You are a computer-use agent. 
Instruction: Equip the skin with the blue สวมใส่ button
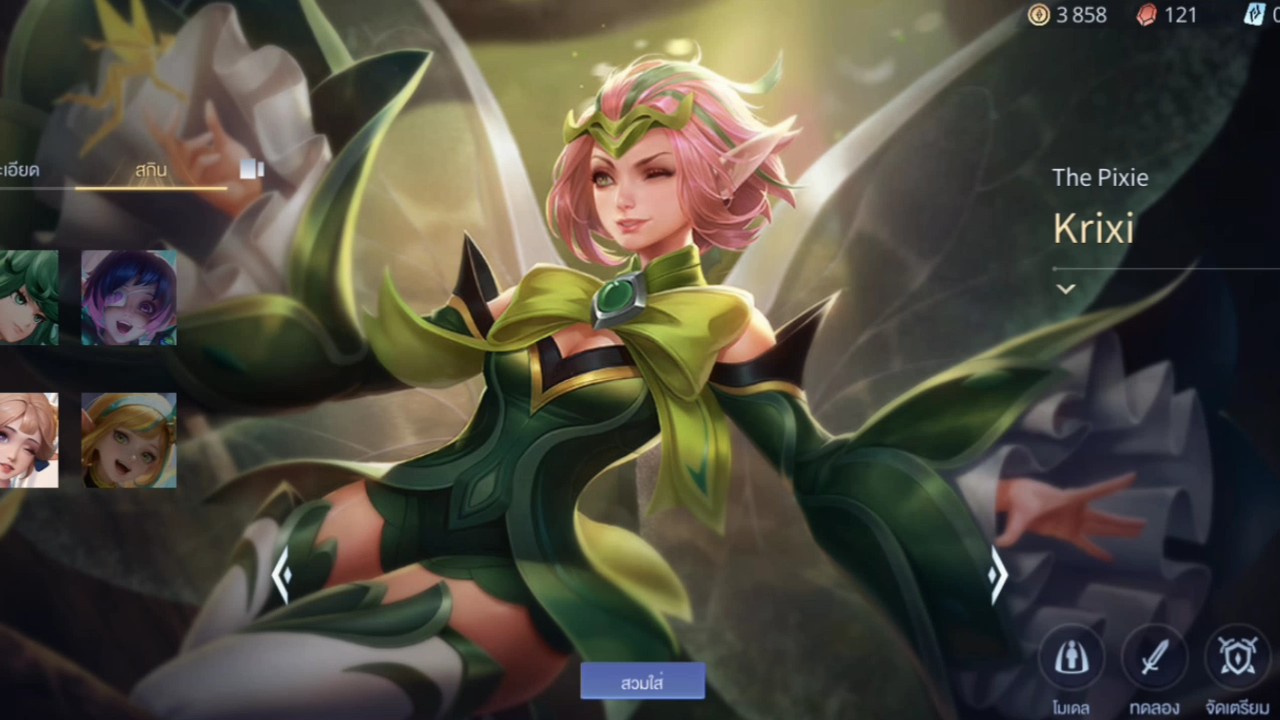pyautogui.click(x=642, y=683)
